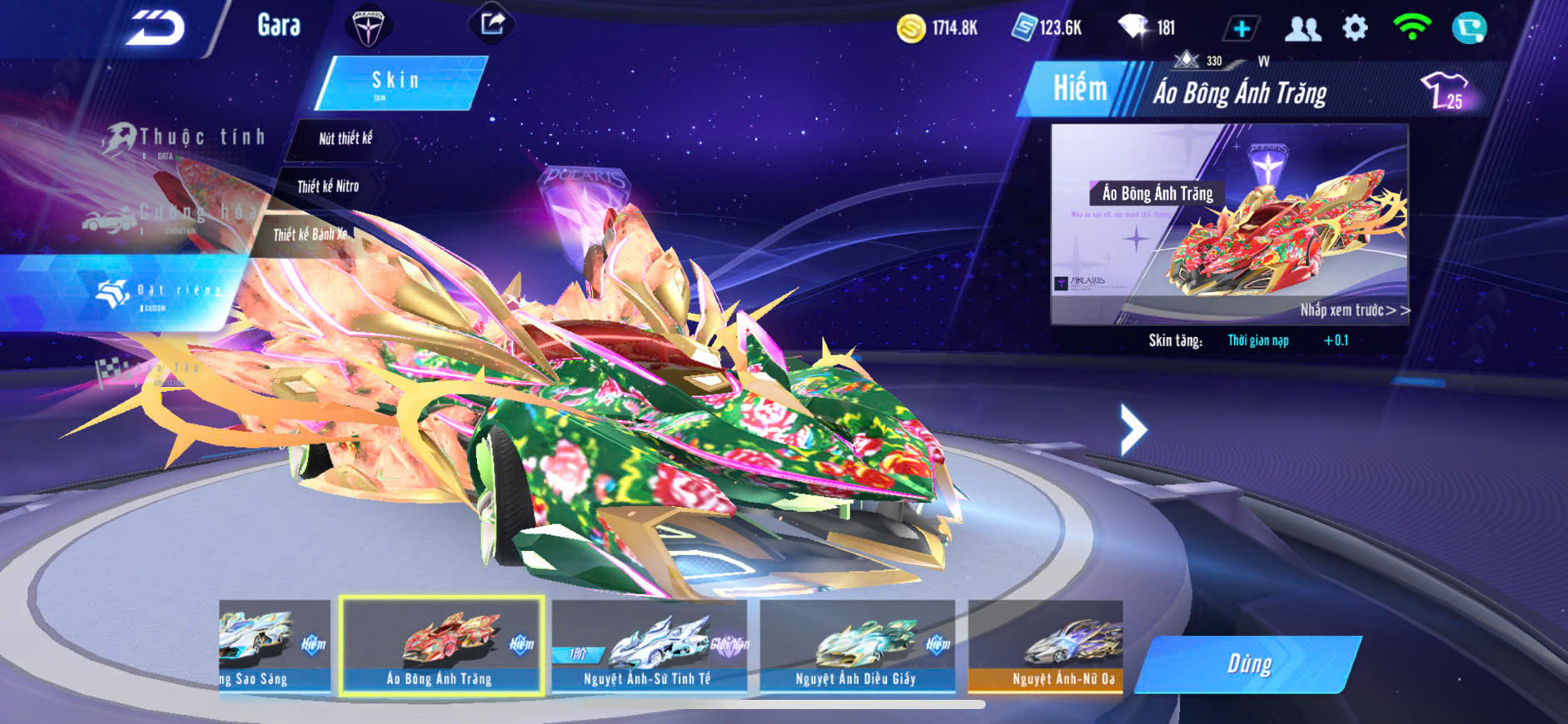Select the Nút thiết kế option
The image size is (1568, 724).
(345, 139)
